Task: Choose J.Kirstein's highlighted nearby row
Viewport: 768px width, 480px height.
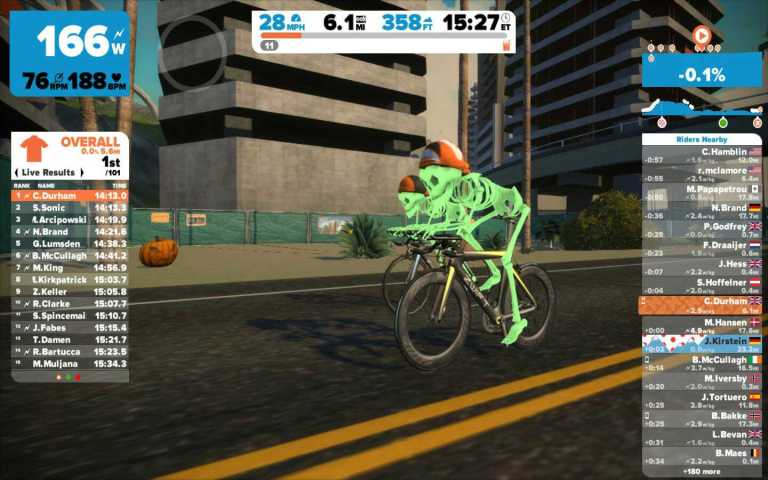Action: 701,343
